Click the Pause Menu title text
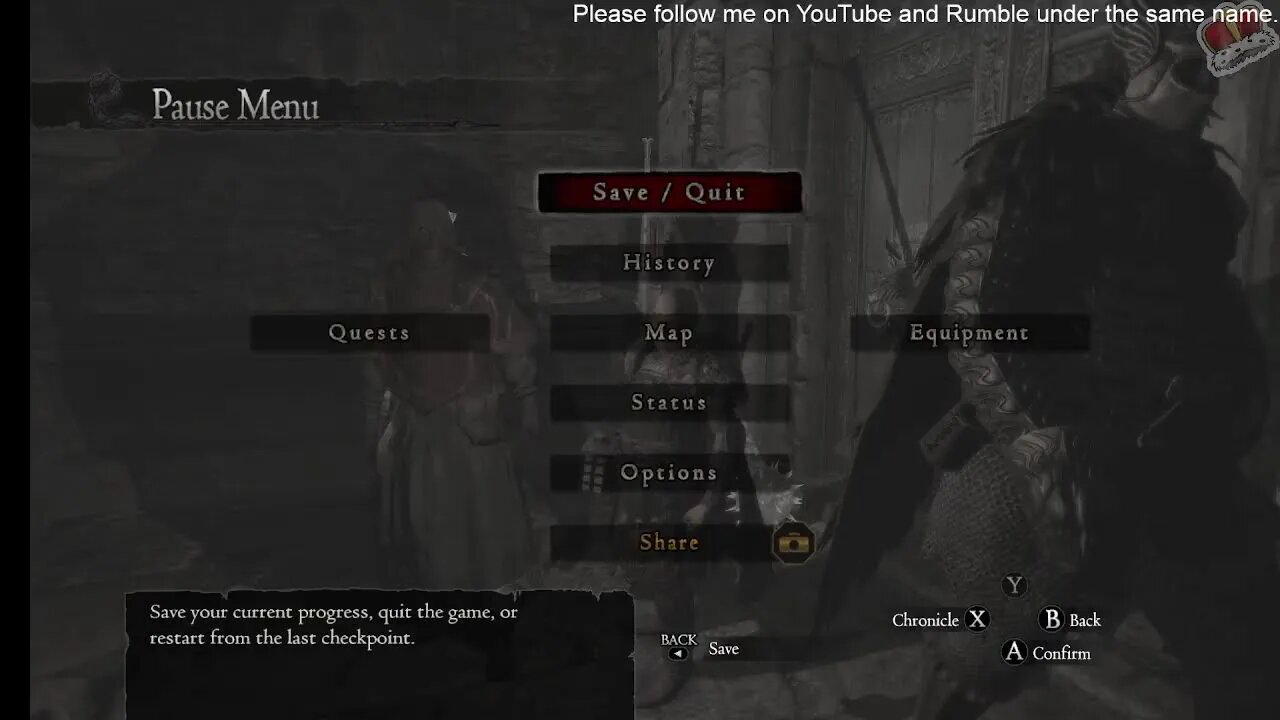 236,105
